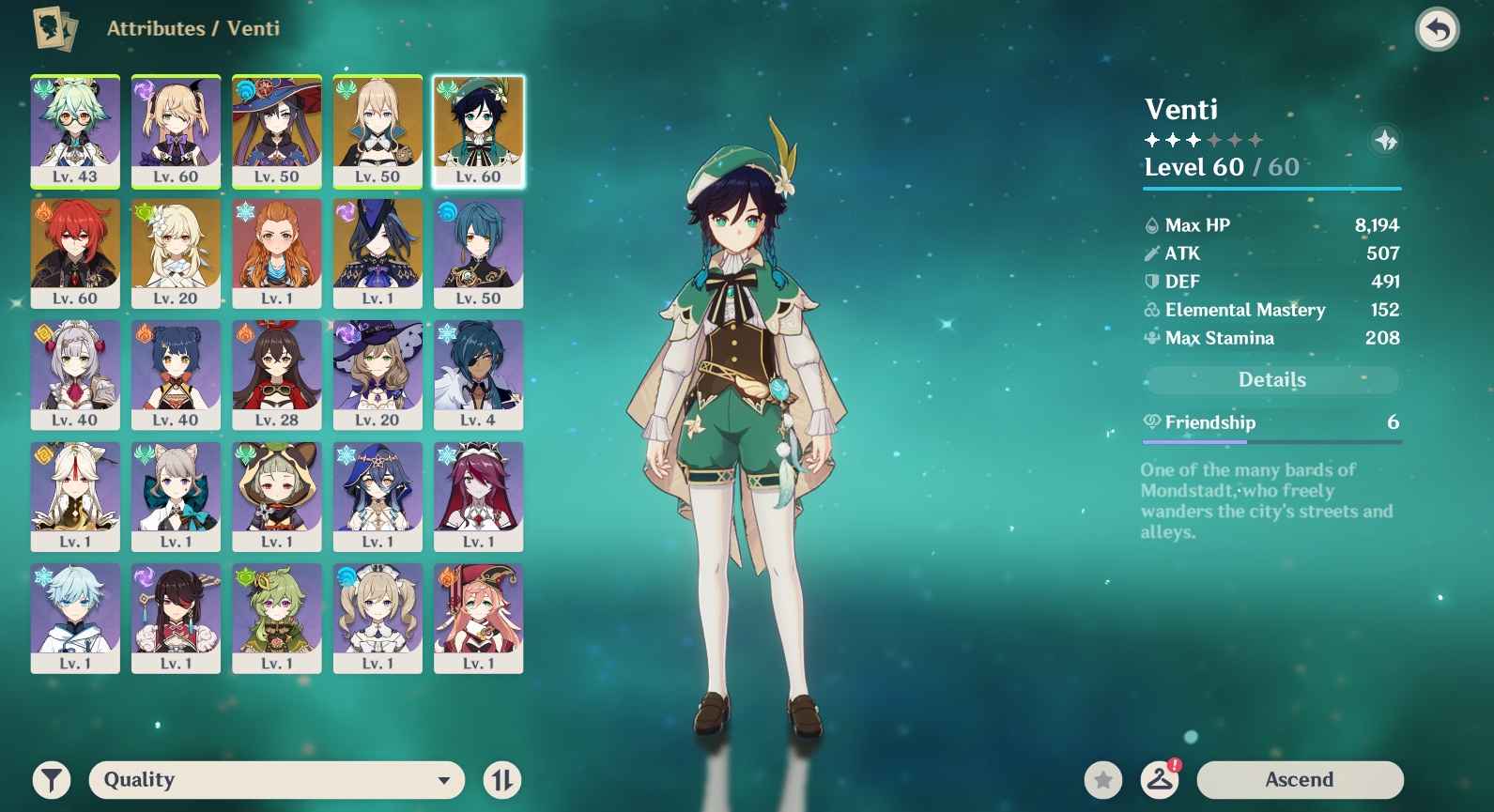Pick Ningguang's Lv. 1 portrait

pos(75,497)
